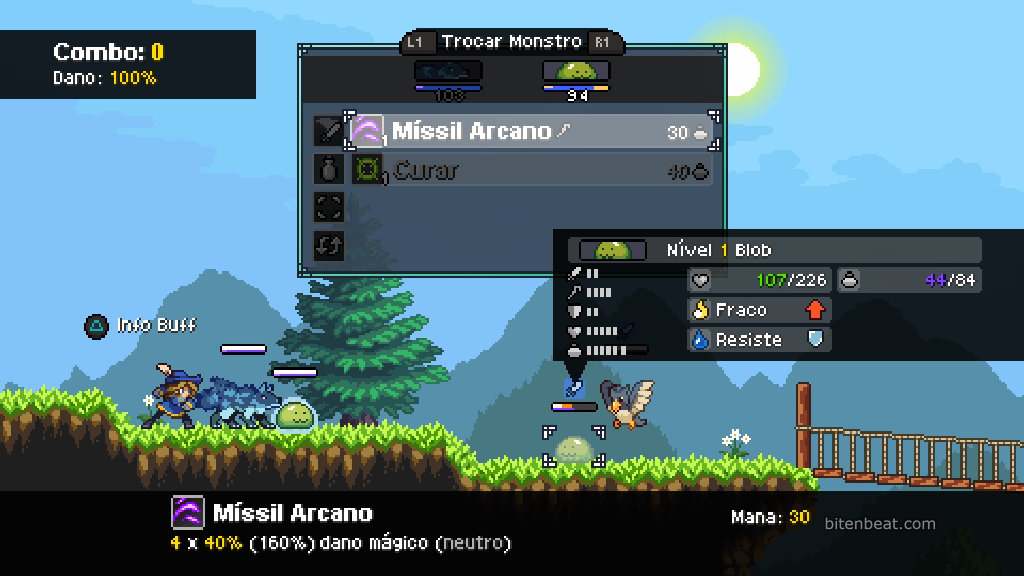
Task: Select the Míssil Arcano skill
Action: pyautogui.click(x=530, y=131)
